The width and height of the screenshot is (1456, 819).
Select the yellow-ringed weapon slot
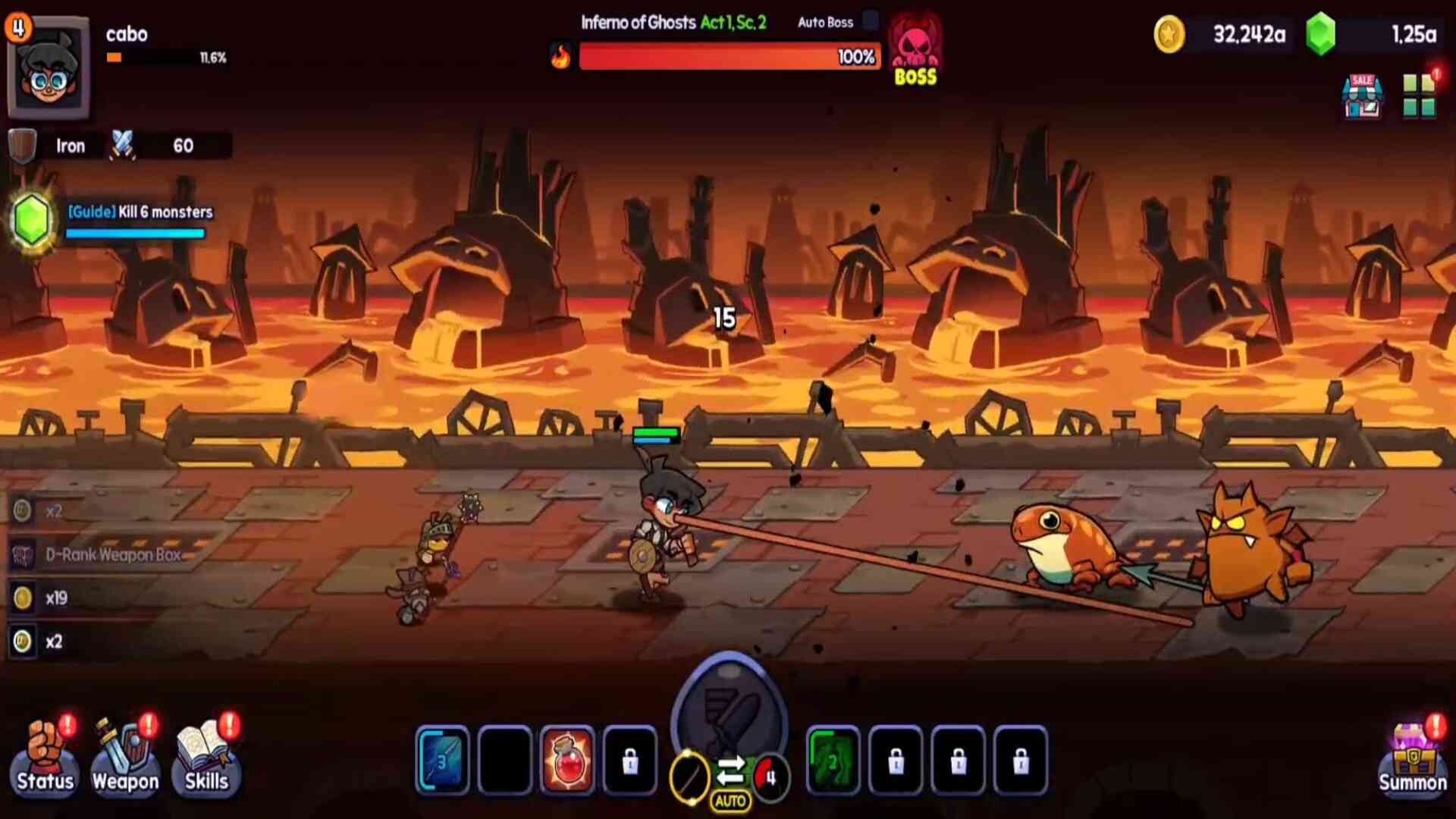[x=689, y=777]
